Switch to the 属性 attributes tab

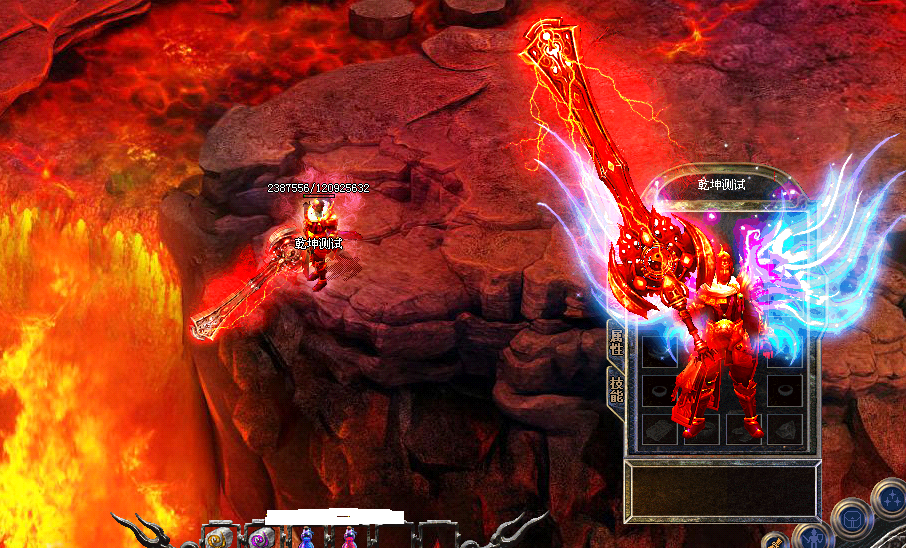[x=615, y=342]
